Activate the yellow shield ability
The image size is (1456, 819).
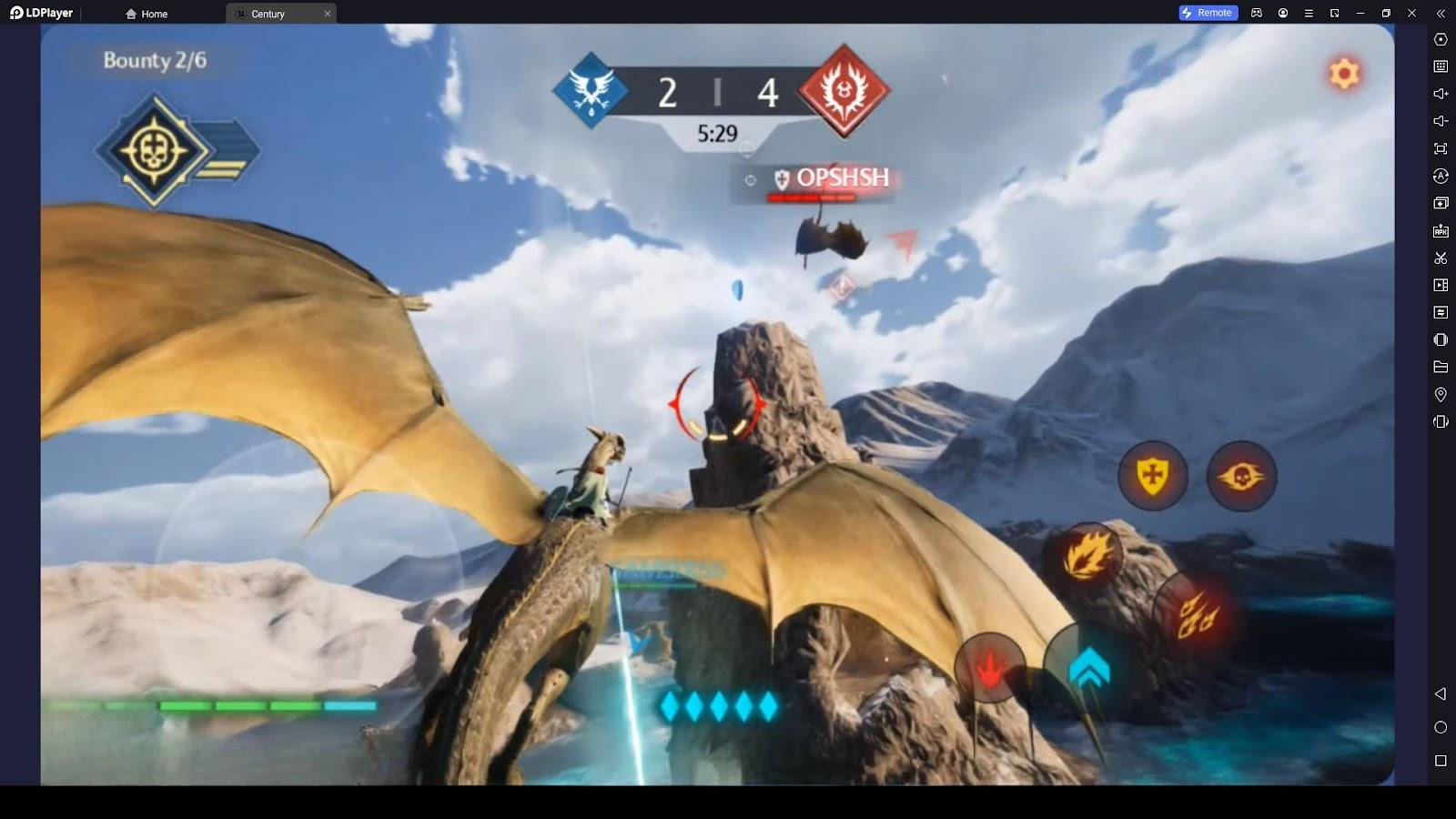(1152, 475)
